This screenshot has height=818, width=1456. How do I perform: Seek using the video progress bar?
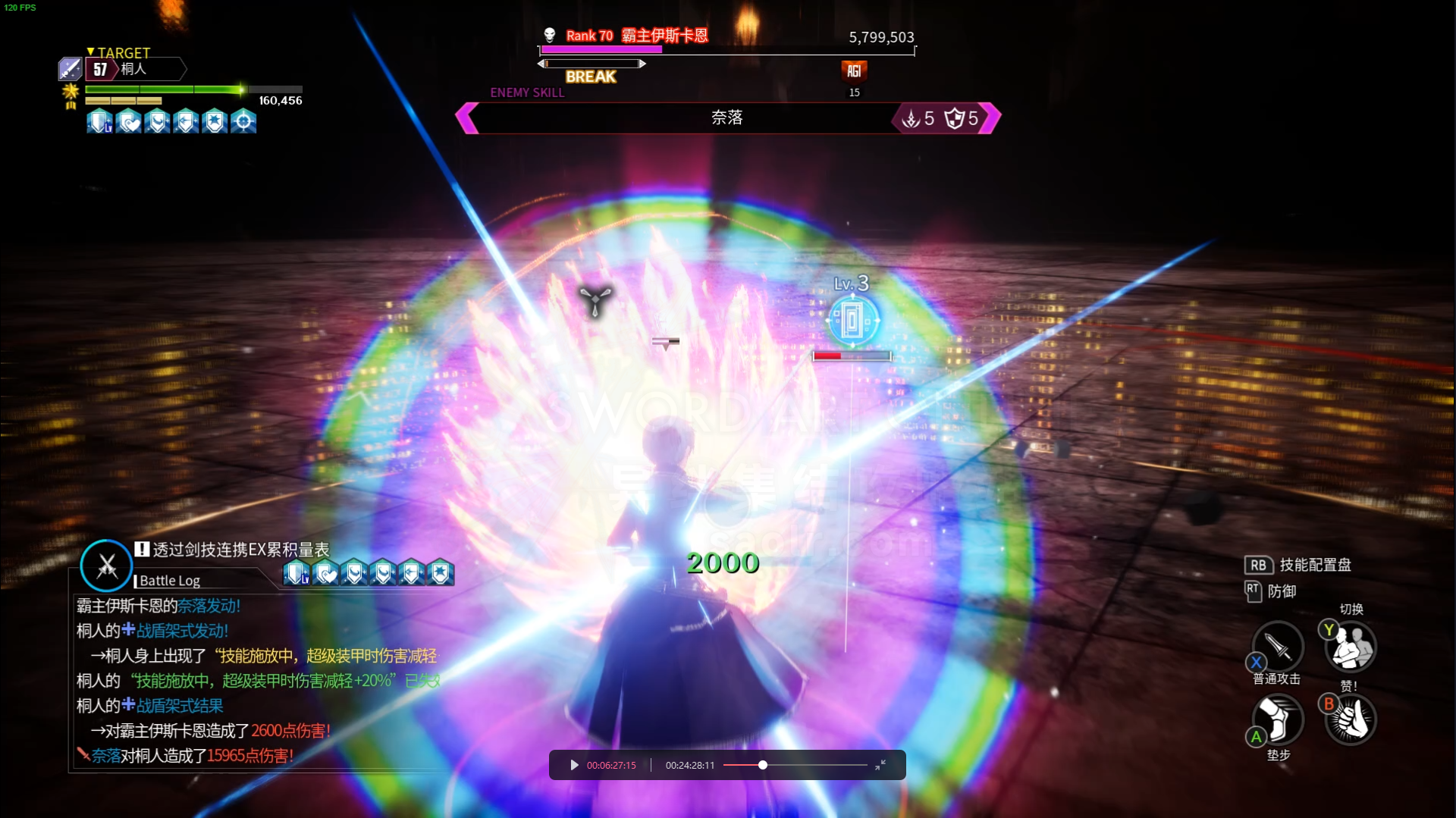click(x=794, y=765)
